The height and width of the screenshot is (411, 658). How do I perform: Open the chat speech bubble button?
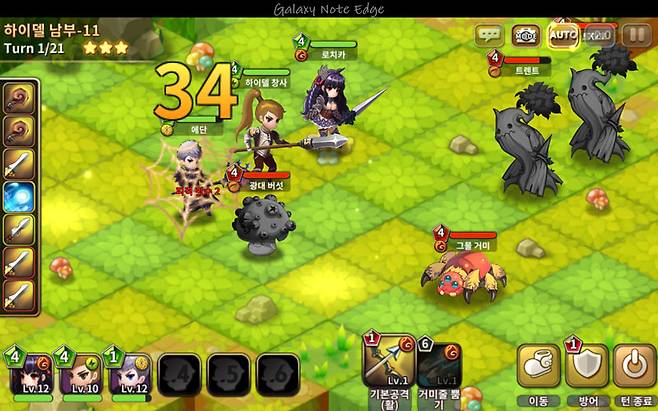tap(489, 35)
